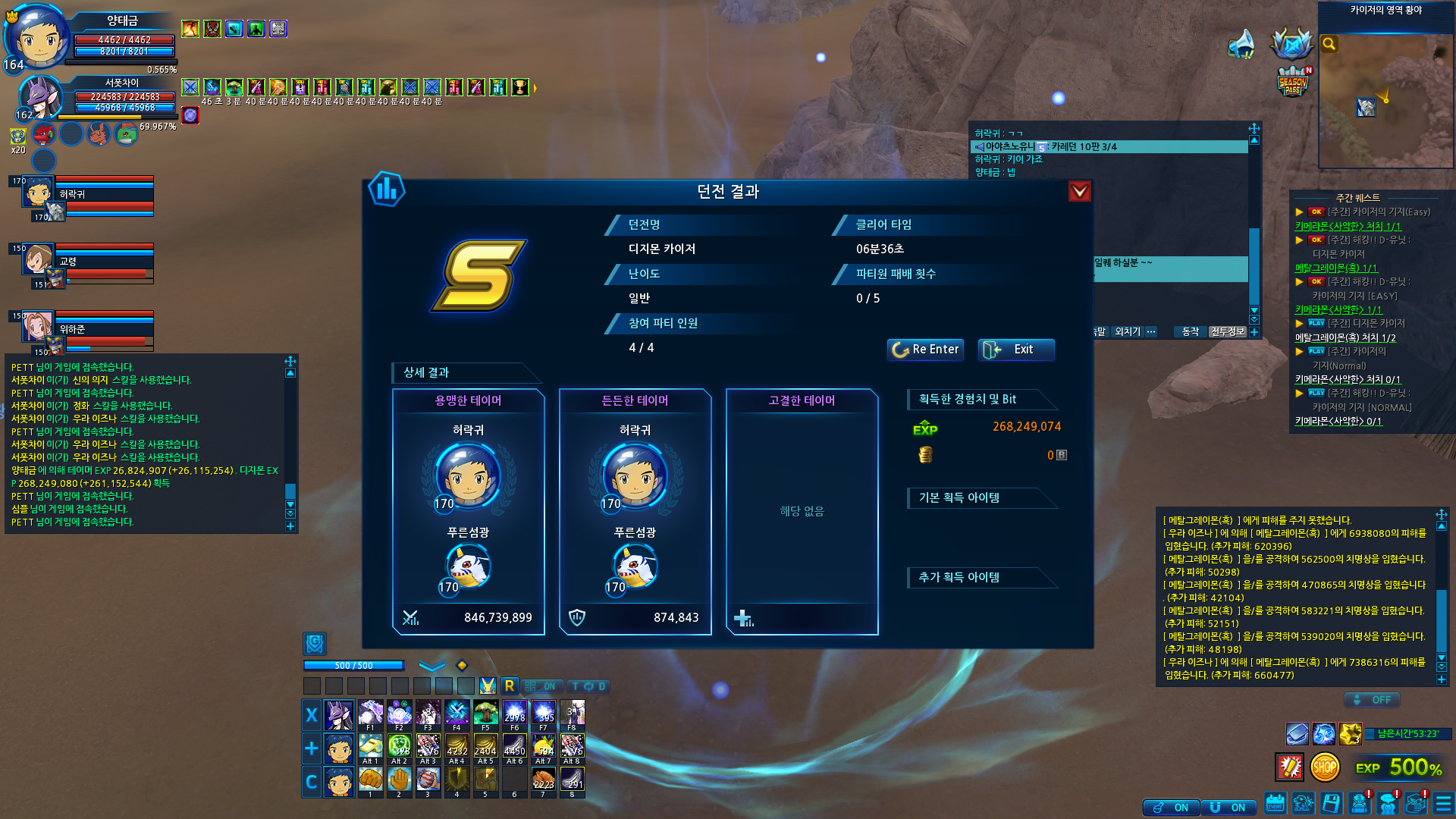Toggle the potion auto-use ON button
This screenshot has height=819, width=1456.
point(1171,808)
